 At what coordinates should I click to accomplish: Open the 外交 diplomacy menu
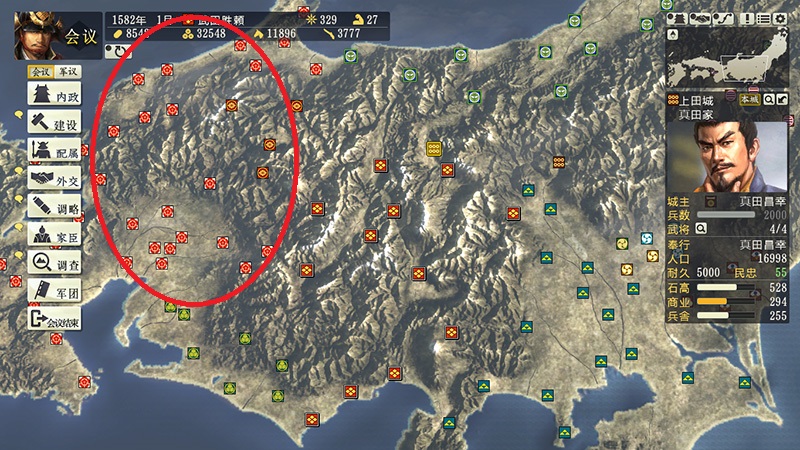click(56, 180)
